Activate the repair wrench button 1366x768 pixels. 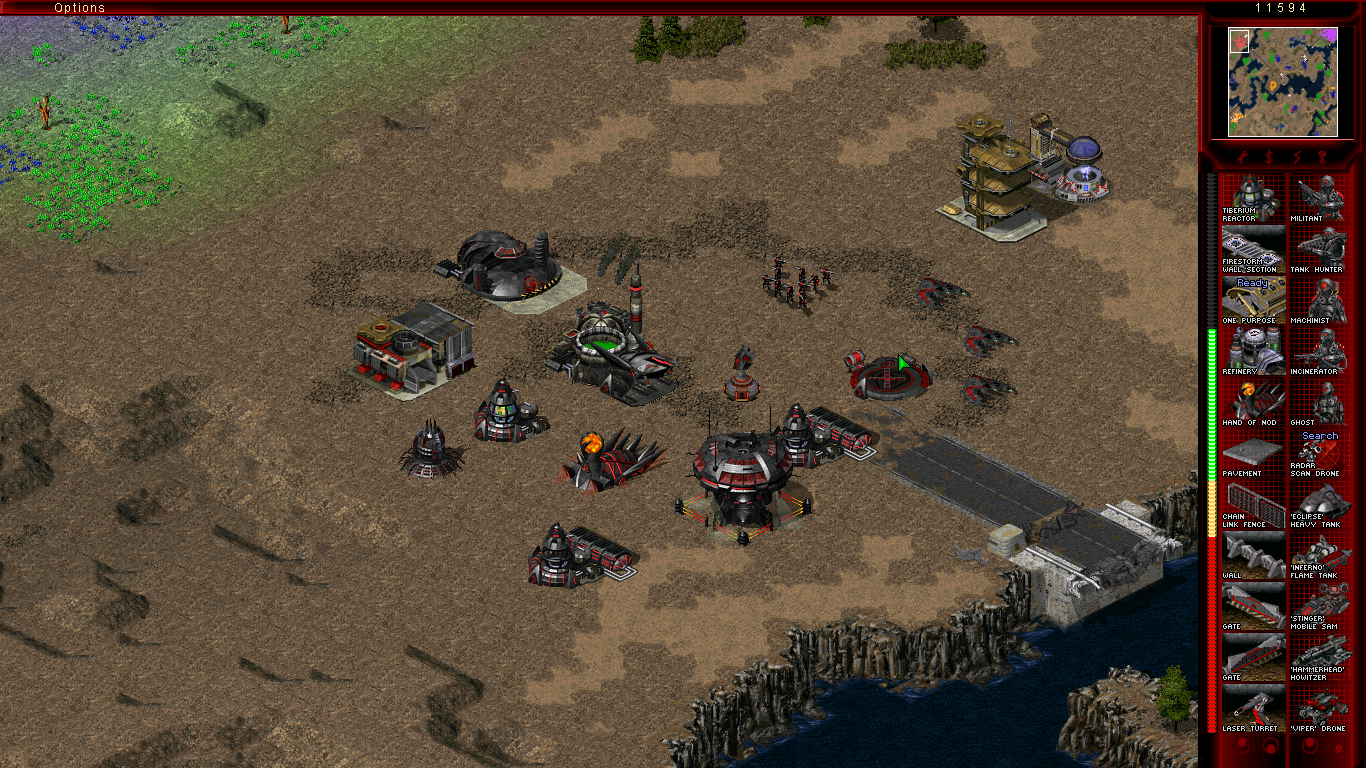coord(1240,157)
